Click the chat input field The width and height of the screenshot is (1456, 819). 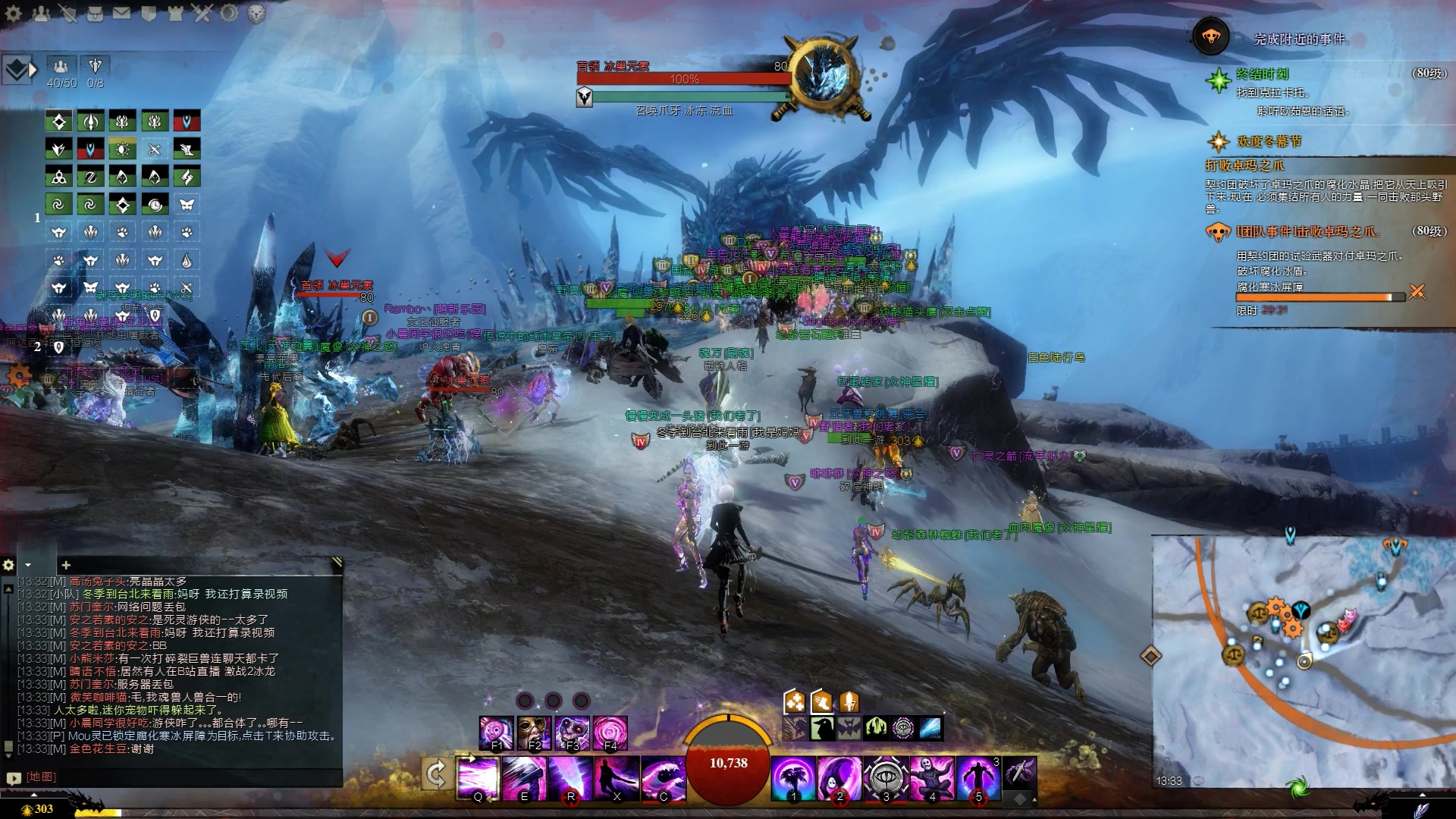(182, 777)
